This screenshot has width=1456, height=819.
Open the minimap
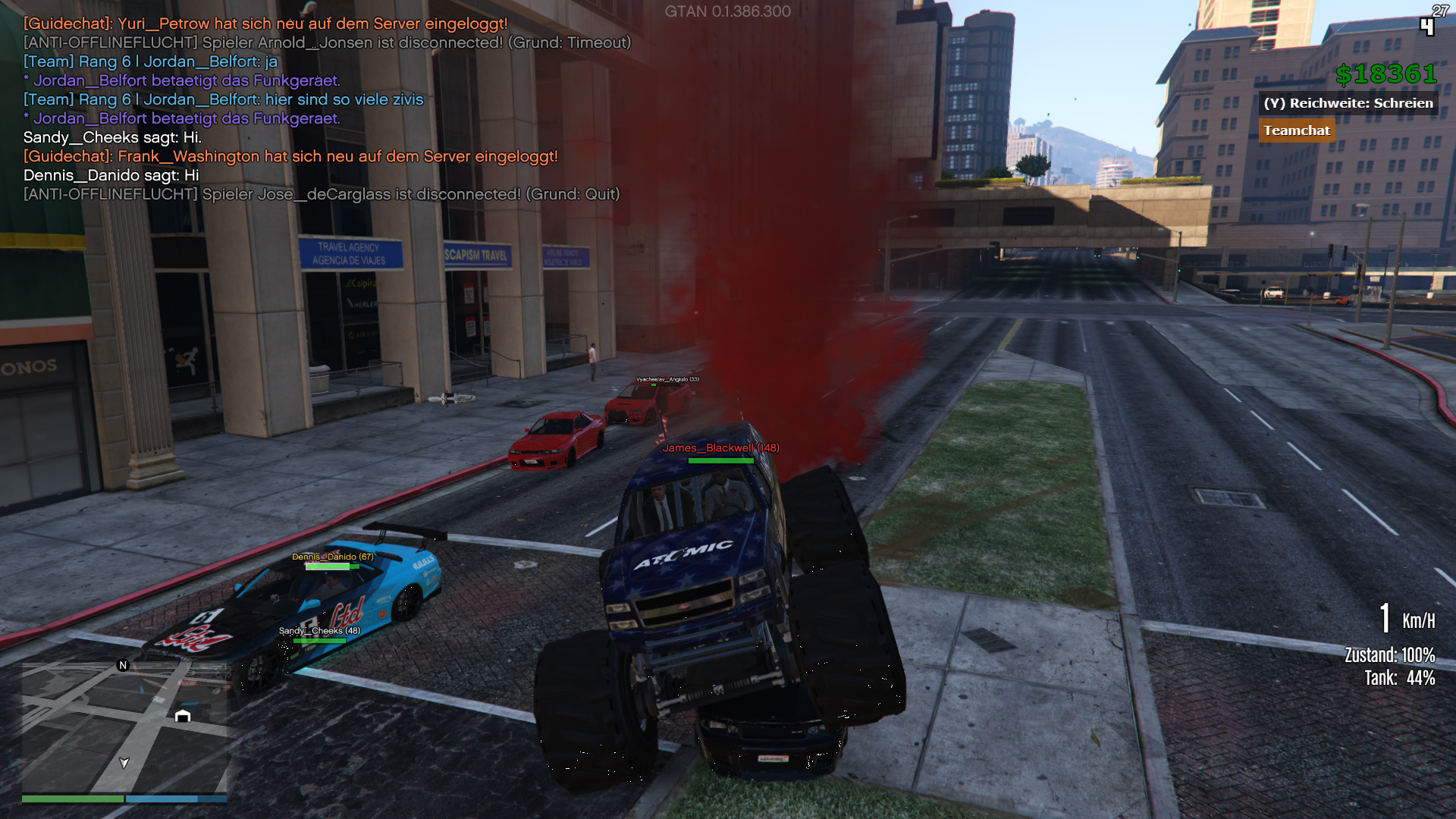click(124, 726)
